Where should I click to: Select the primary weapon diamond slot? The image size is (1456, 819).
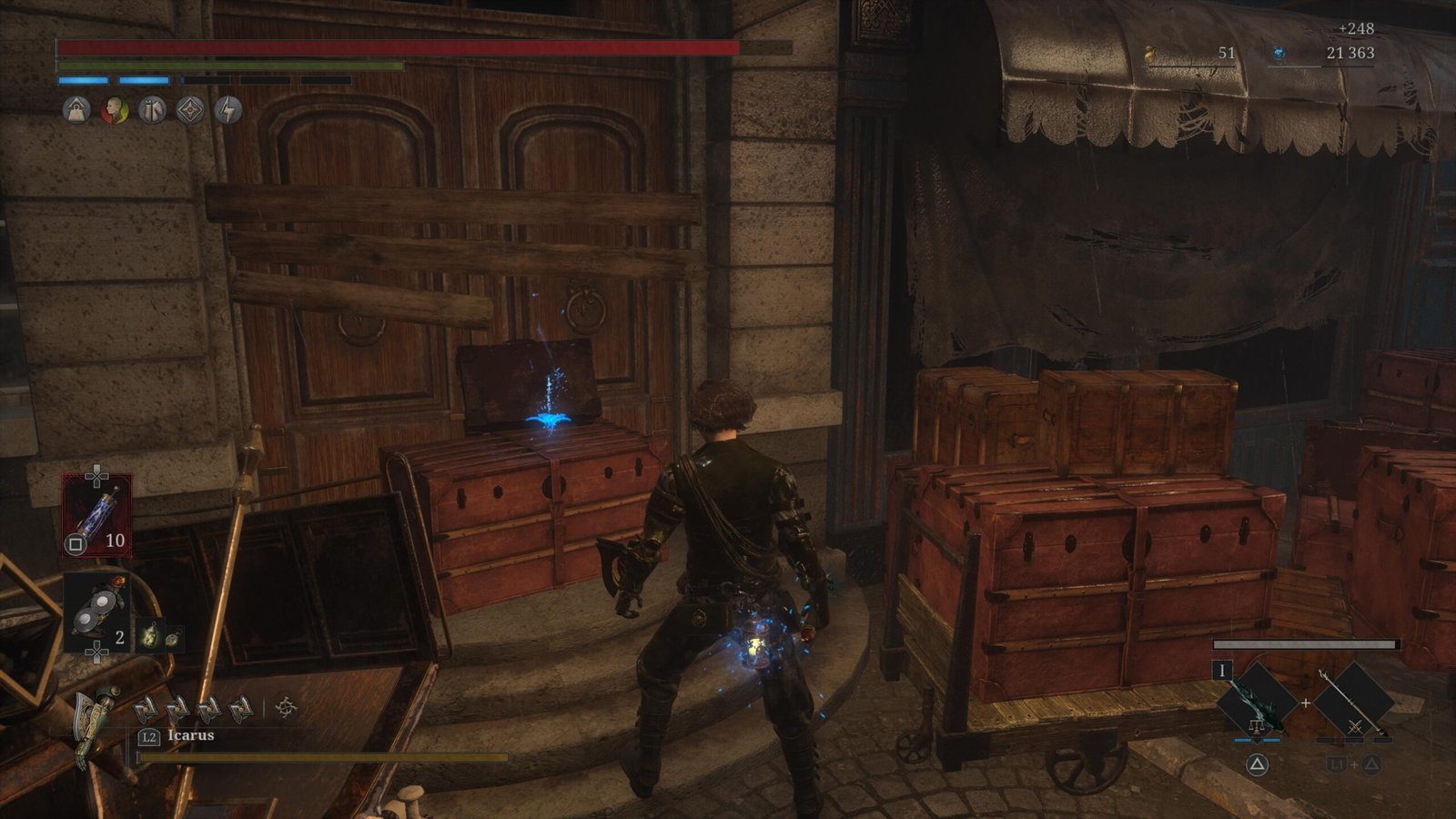click(x=1257, y=702)
